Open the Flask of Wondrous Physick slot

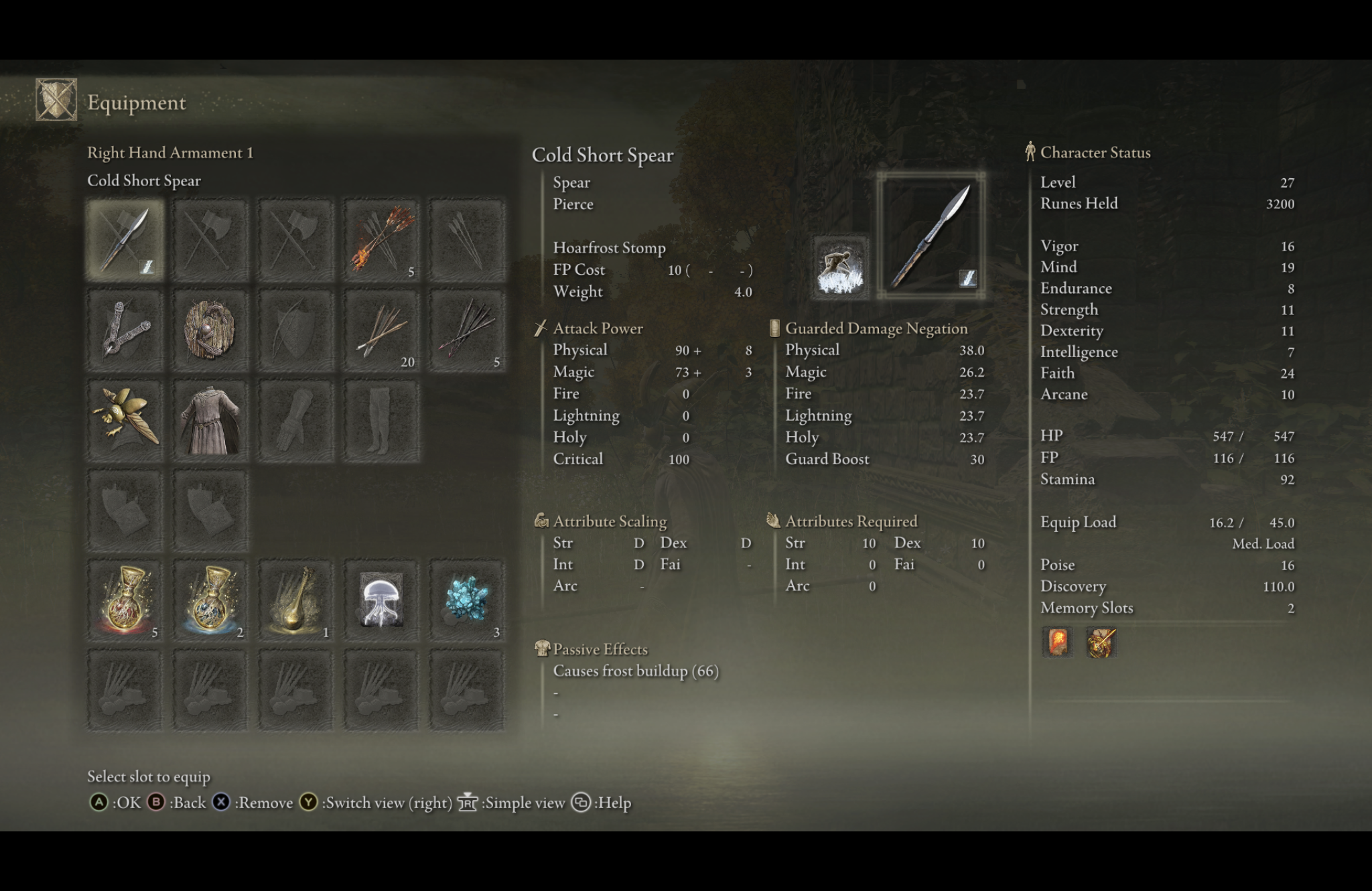[295, 598]
